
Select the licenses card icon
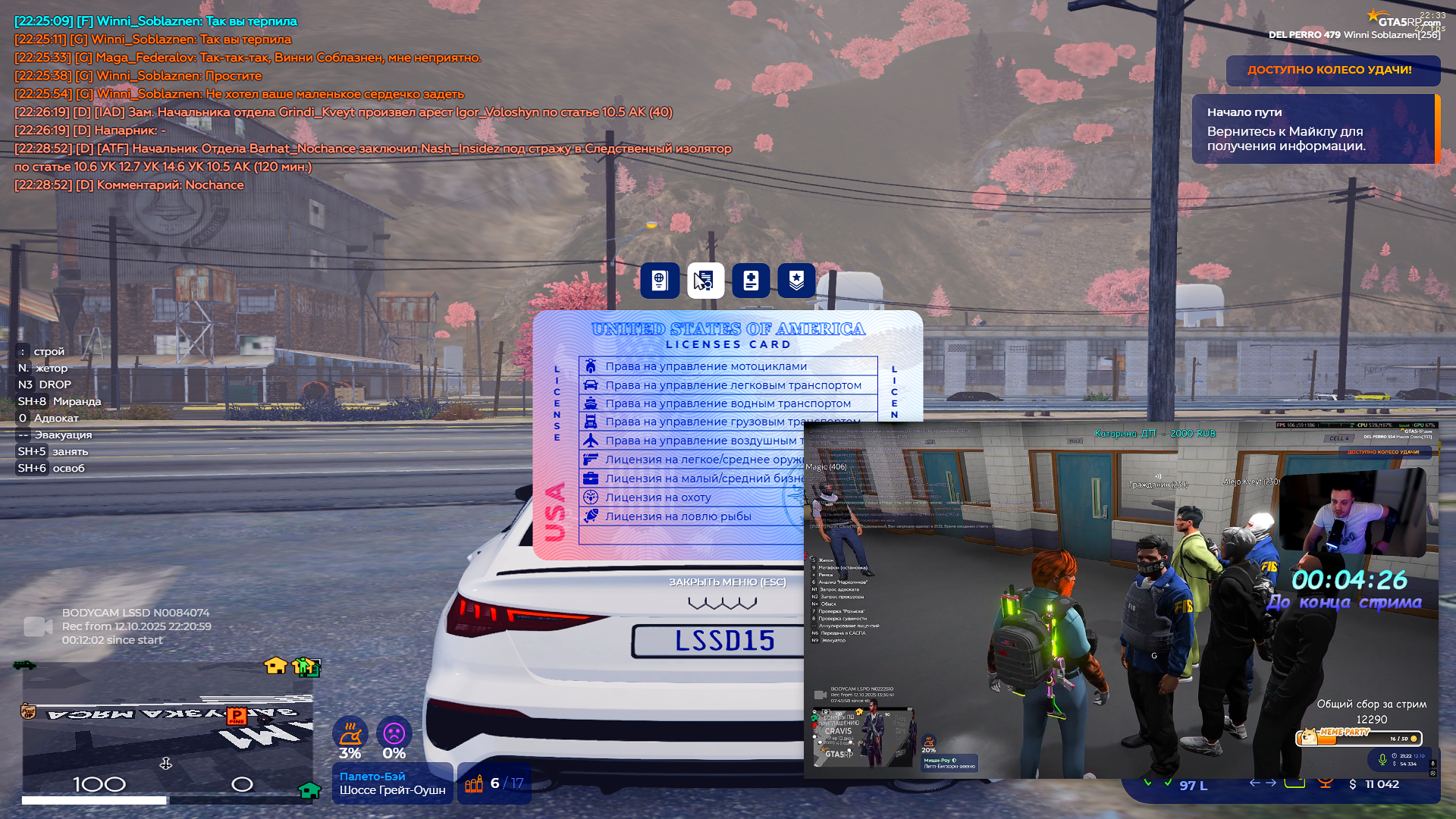pos(705,281)
